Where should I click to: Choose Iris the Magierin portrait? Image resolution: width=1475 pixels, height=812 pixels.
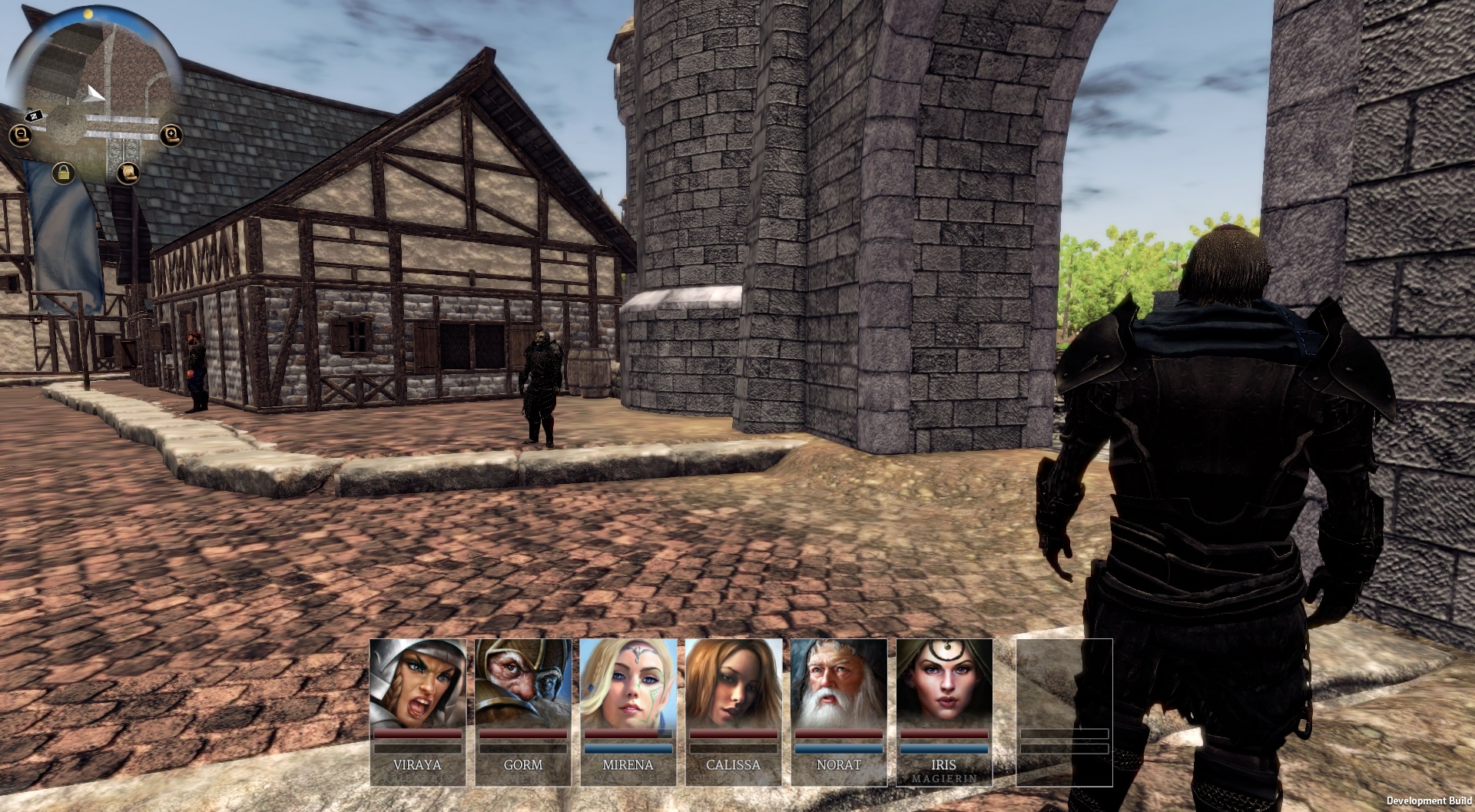(943, 684)
